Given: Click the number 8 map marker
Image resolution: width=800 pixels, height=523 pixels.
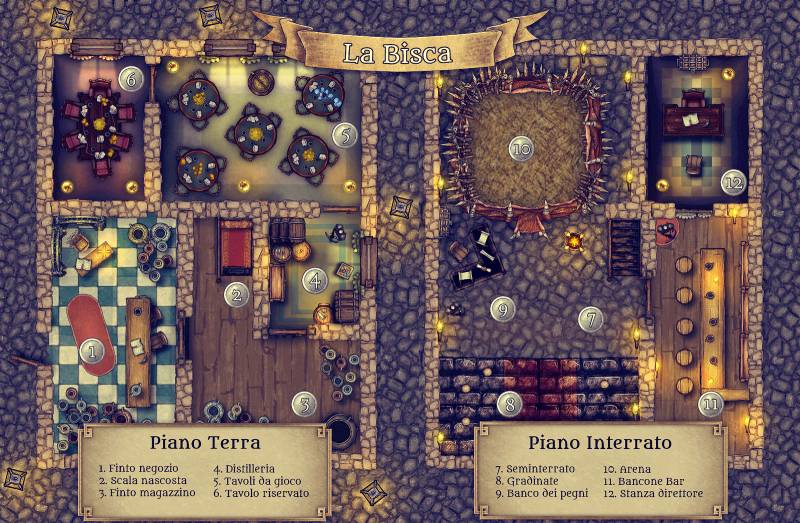Looking at the screenshot, I should (x=509, y=404).
